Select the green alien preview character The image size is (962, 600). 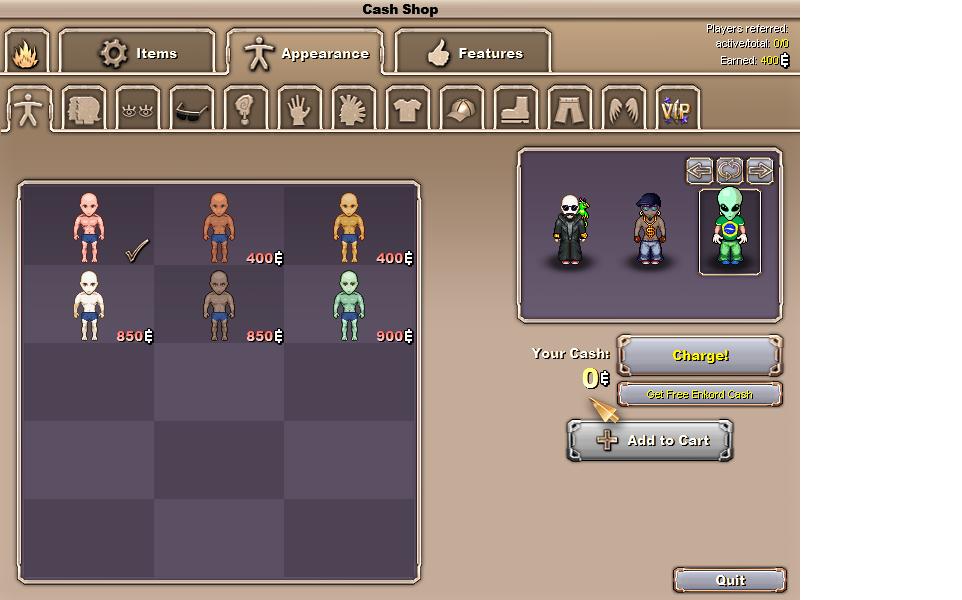[729, 231]
